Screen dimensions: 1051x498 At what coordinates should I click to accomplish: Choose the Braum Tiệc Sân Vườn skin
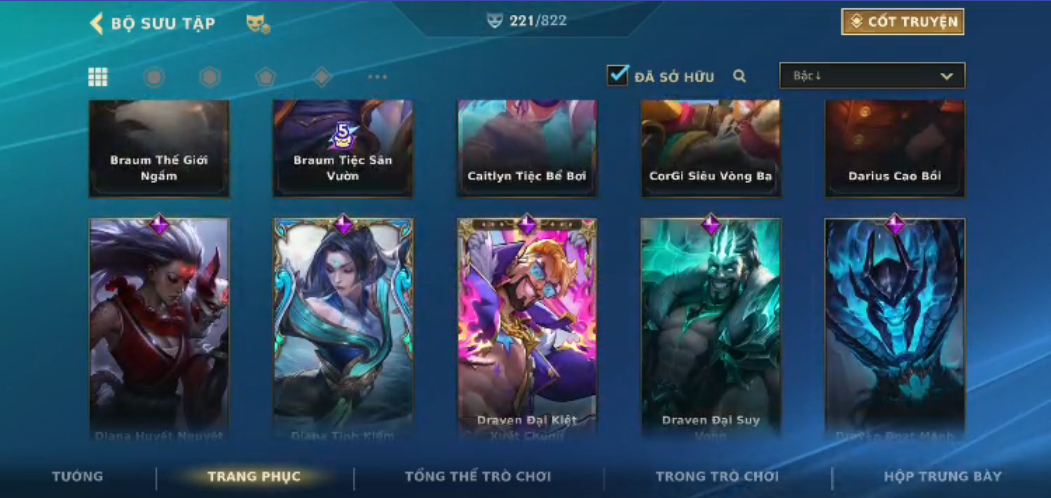(343, 148)
